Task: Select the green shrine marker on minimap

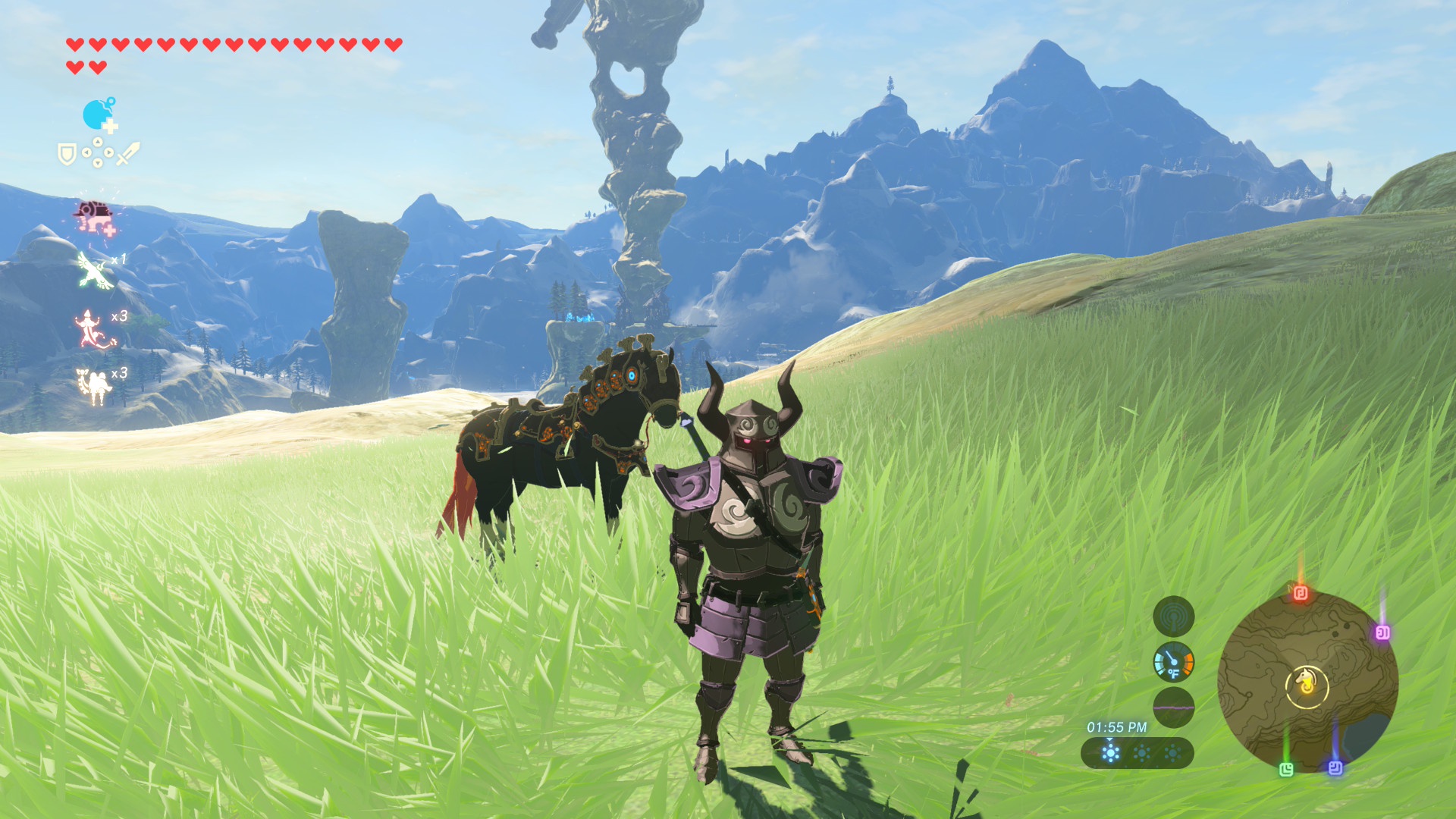Action: pos(1286,770)
